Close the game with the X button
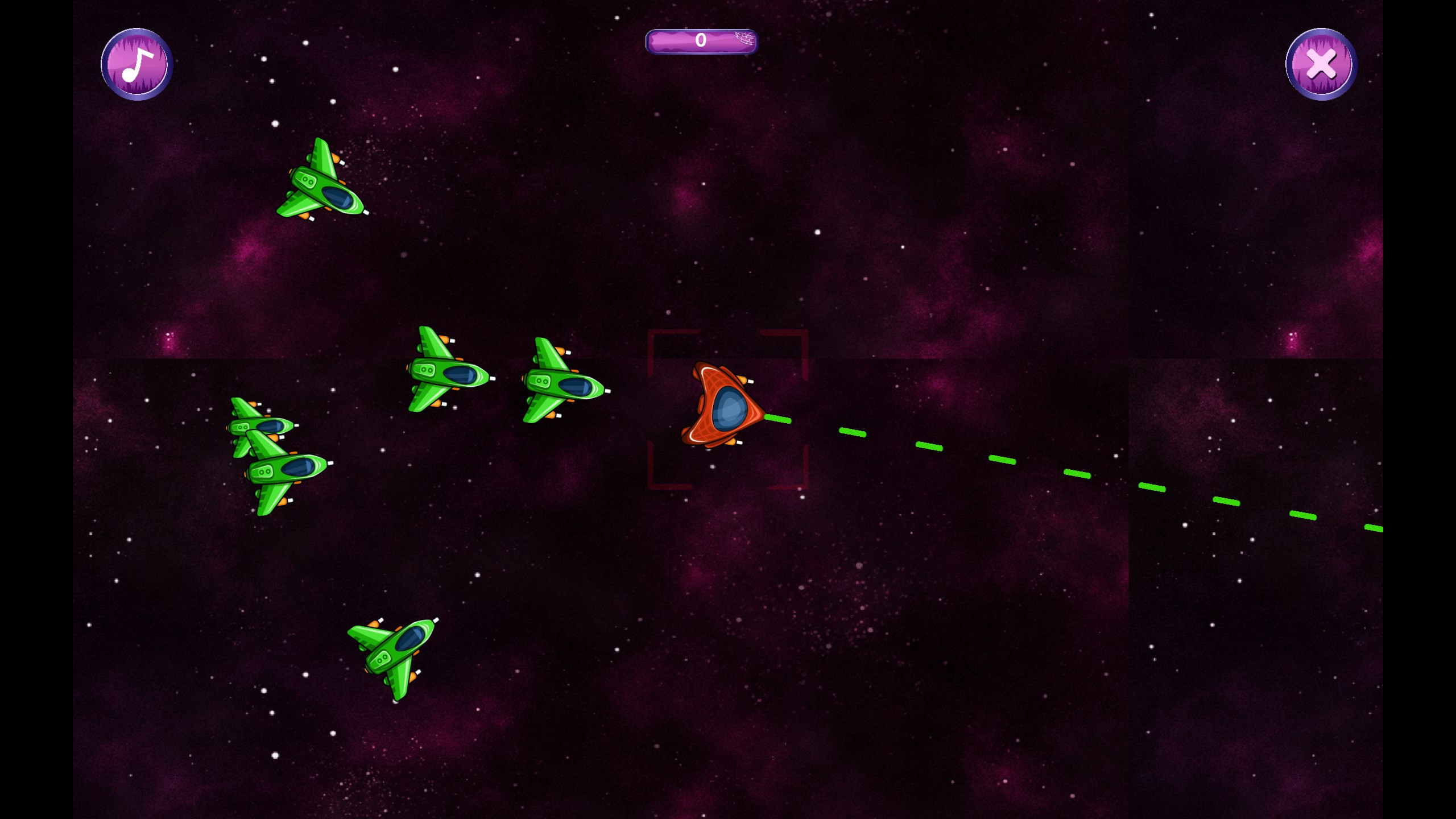 (x=1321, y=64)
